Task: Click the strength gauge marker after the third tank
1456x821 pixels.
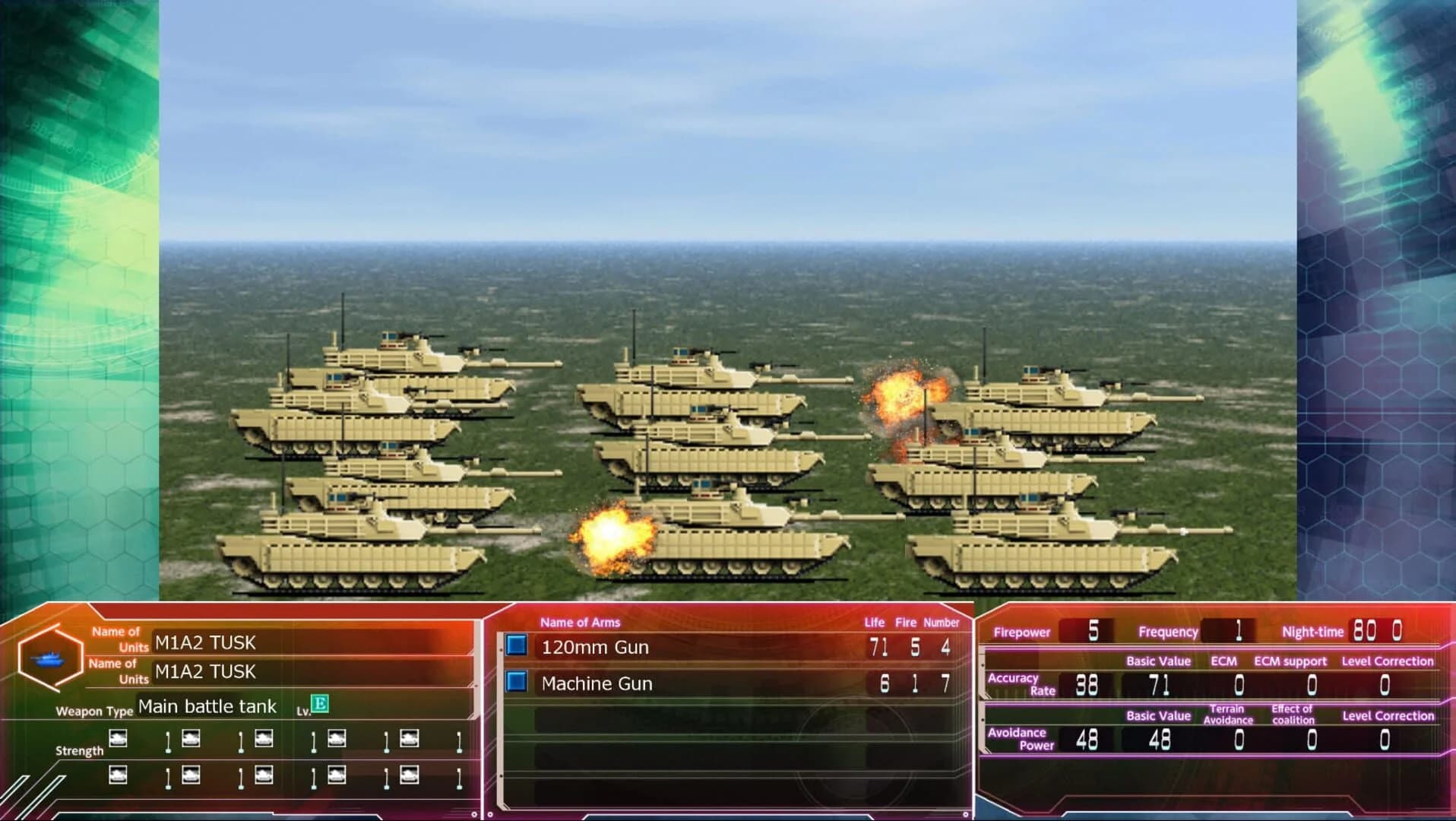Action: coord(315,740)
